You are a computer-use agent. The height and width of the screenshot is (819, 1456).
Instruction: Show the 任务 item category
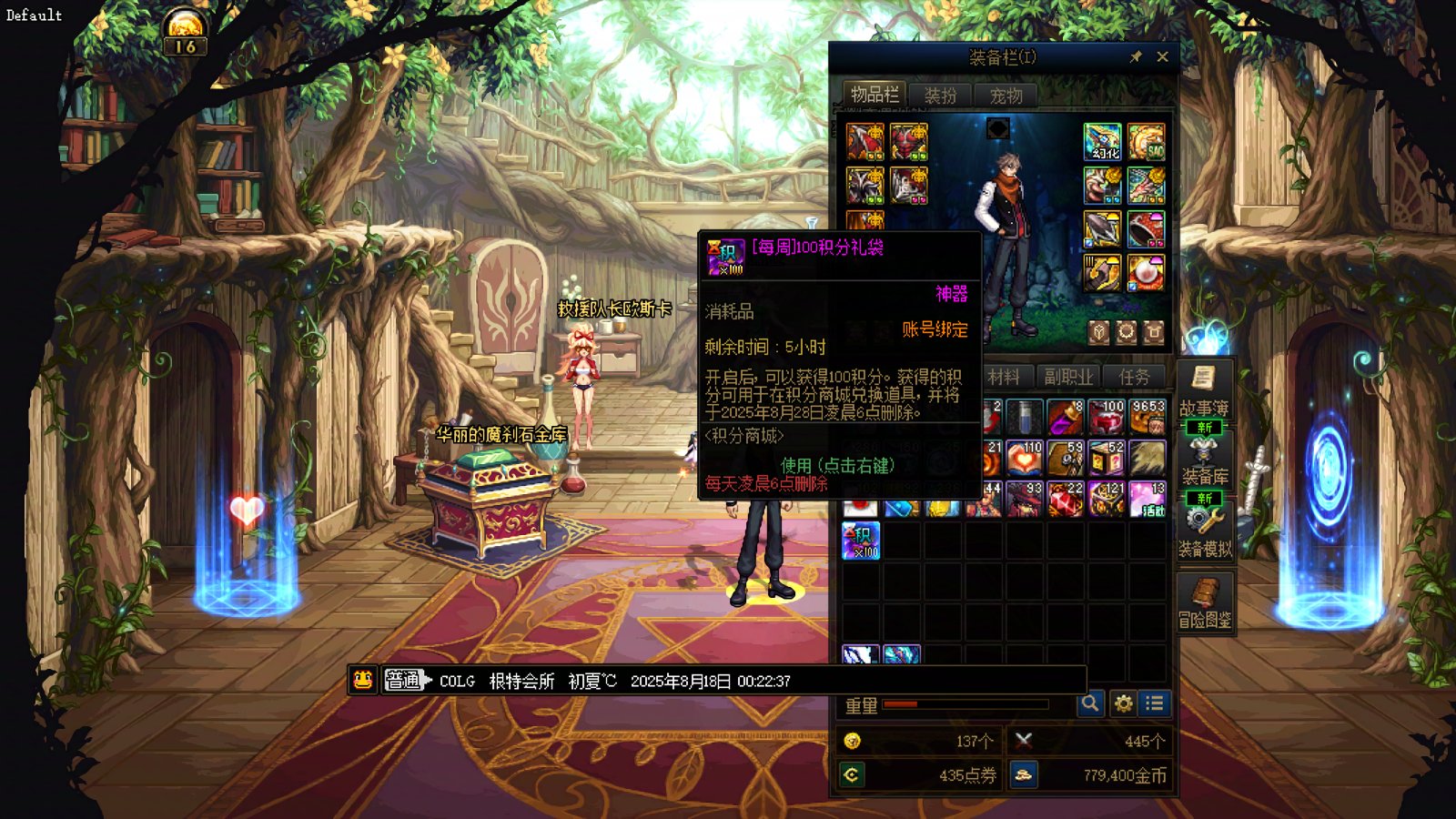(1134, 377)
